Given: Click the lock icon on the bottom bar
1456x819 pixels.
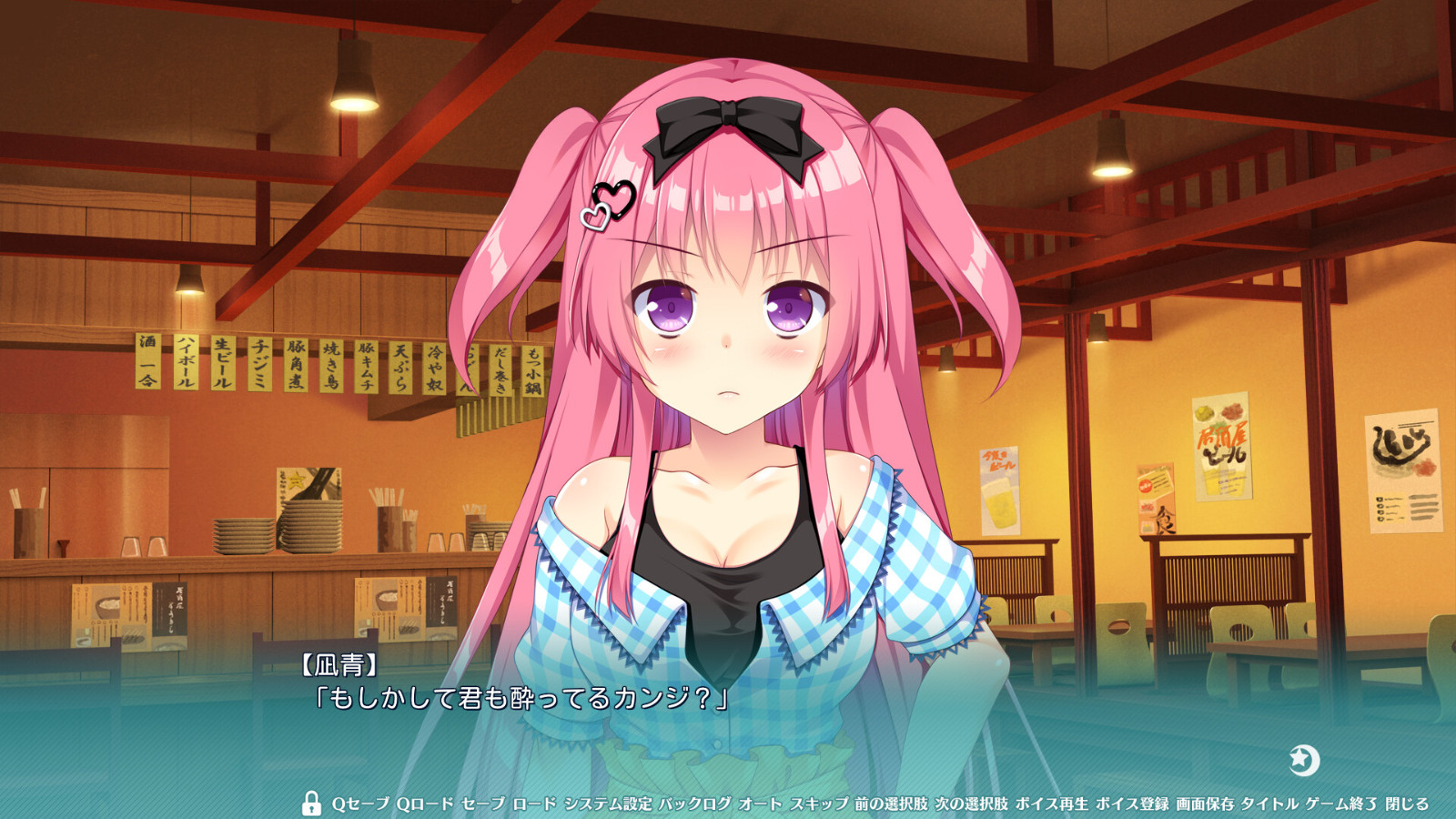Looking at the screenshot, I should click(x=313, y=804).
